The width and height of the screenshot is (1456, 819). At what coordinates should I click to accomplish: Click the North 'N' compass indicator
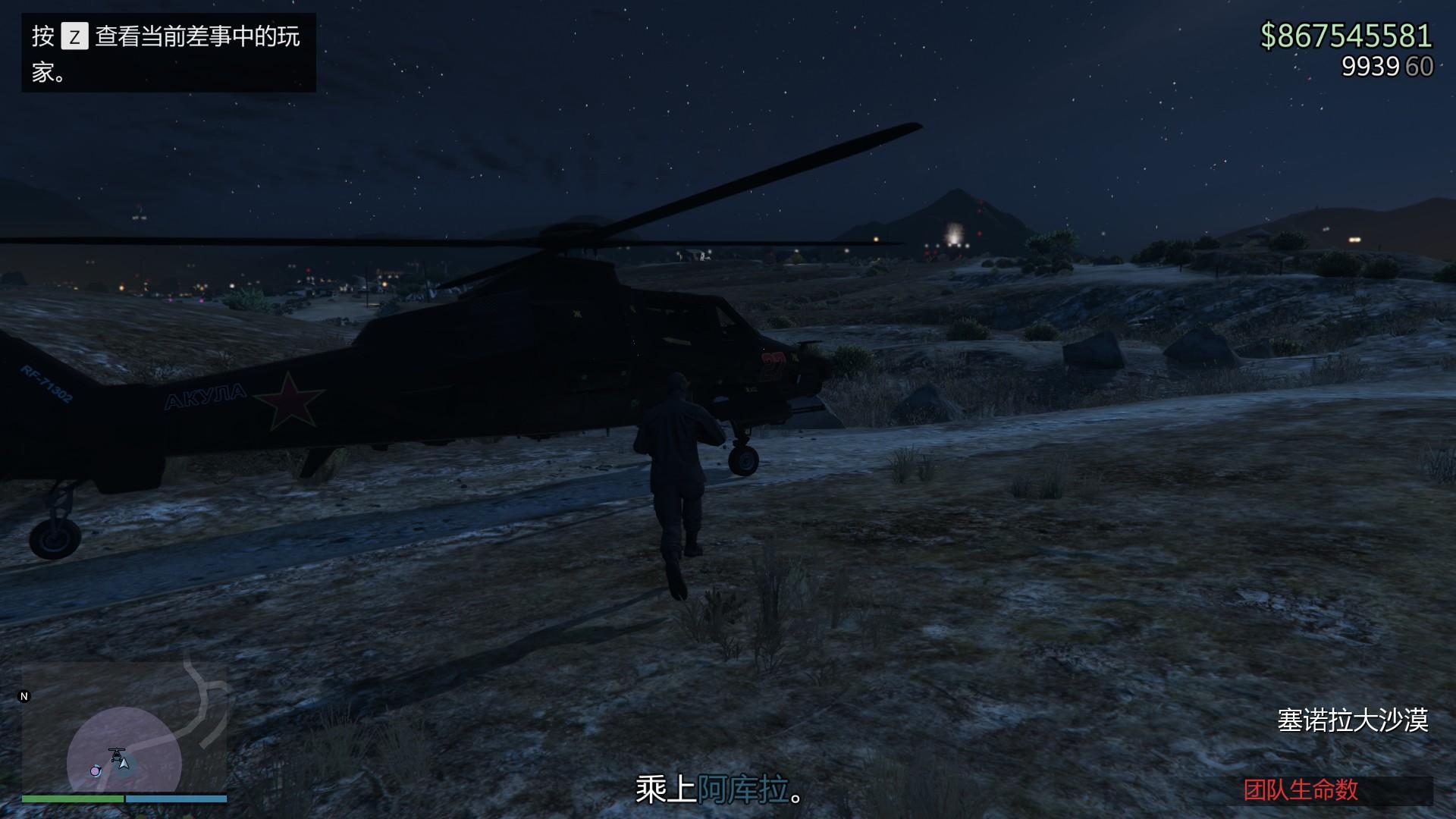[x=24, y=695]
